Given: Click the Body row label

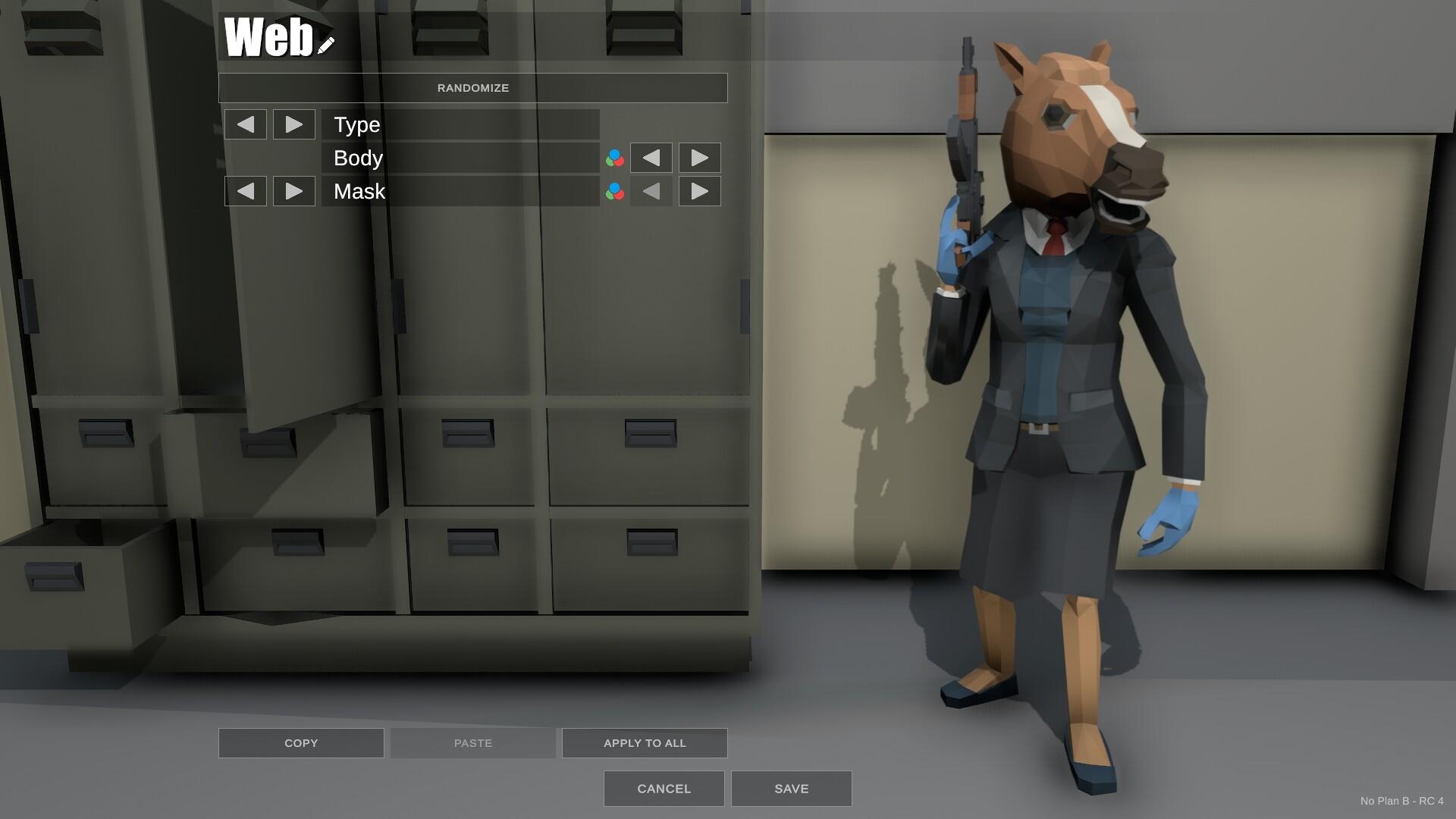Looking at the screenshot, I should tap(358, 158).
